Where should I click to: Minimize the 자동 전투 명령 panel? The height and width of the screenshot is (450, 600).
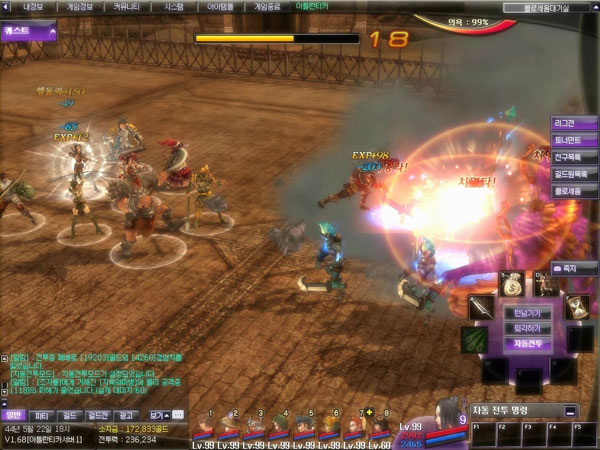click(570, 411)
